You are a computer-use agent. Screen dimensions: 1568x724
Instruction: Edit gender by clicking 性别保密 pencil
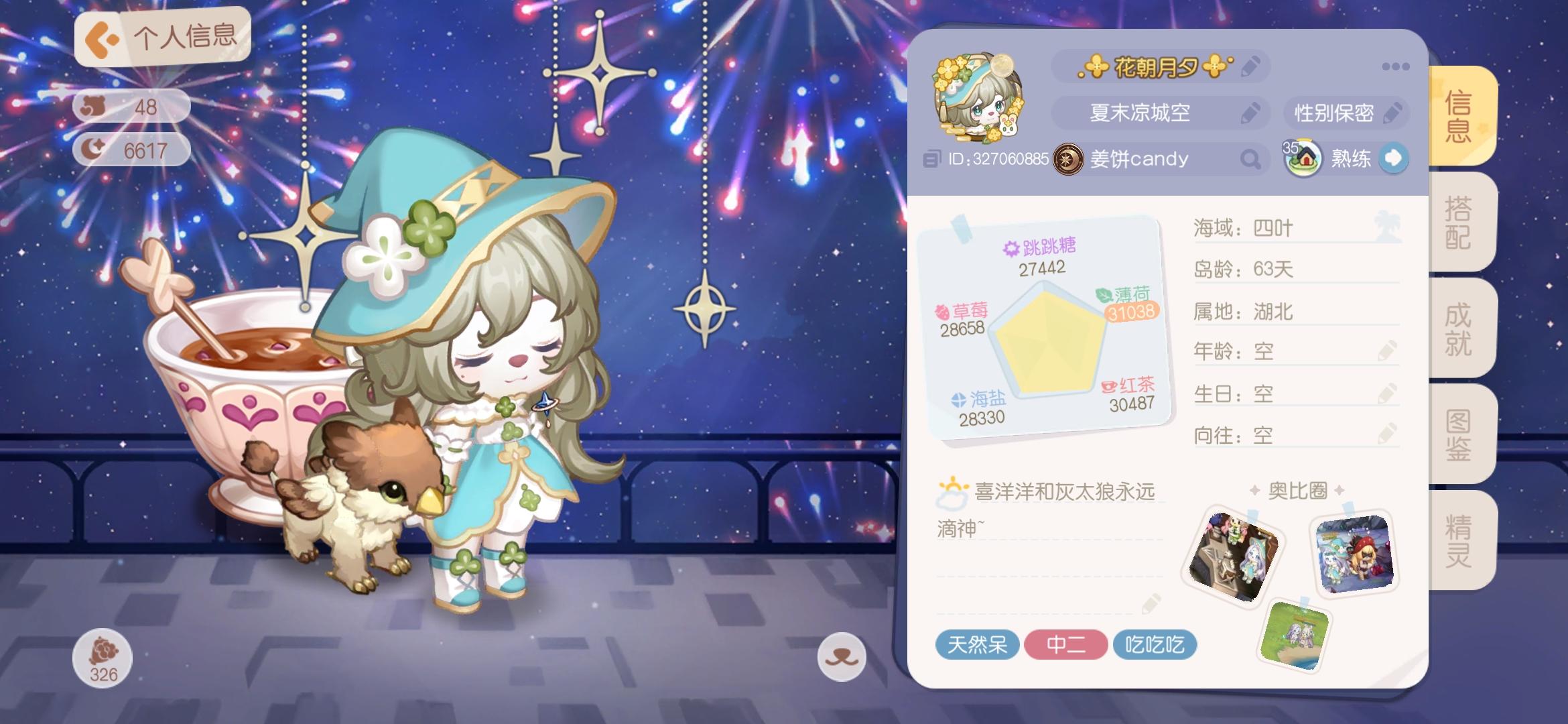[1393, 113]
